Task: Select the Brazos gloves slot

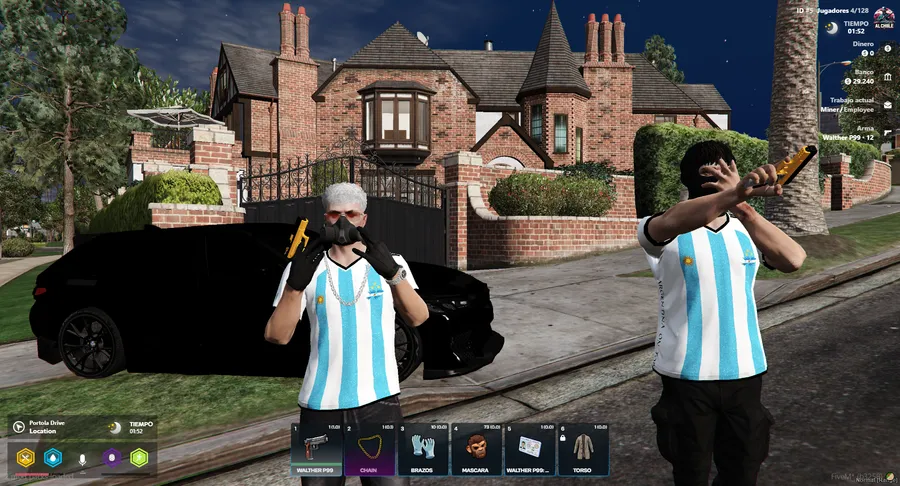Action: coord(423,449)
